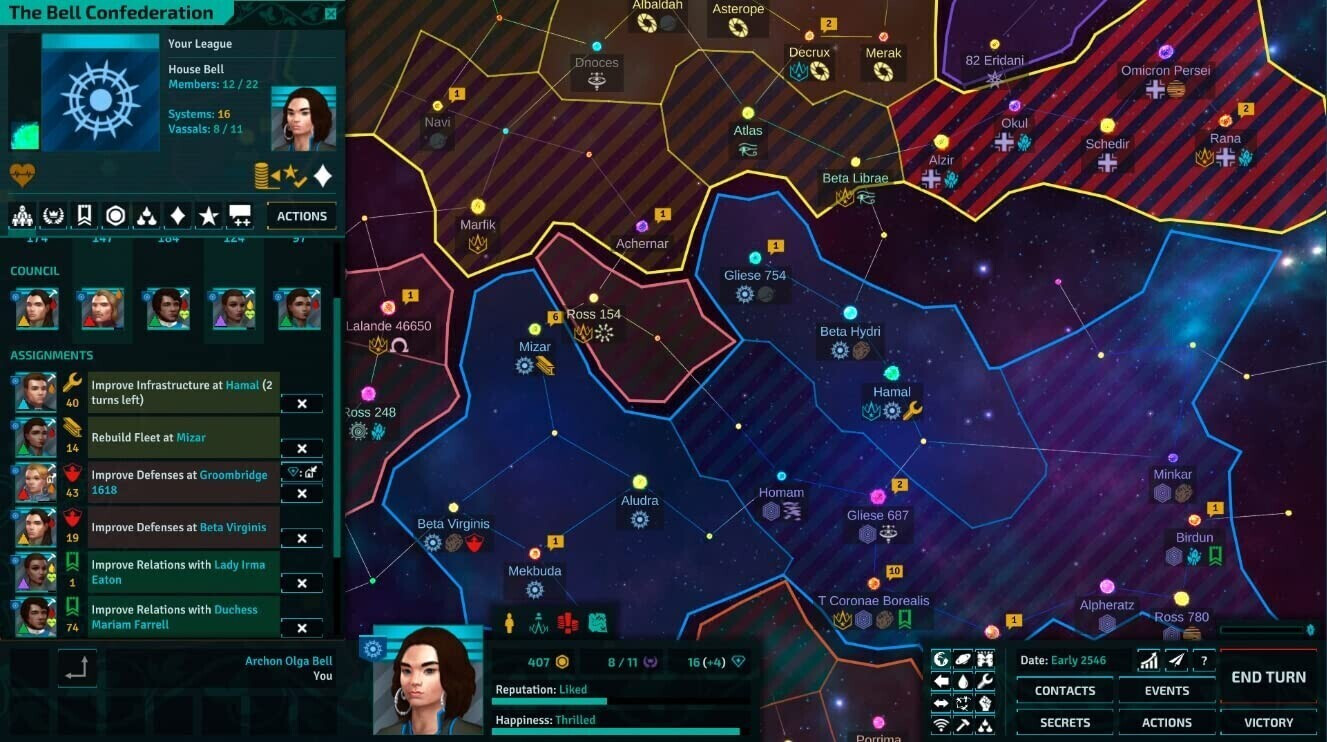Select the Improve Relations with Lady Irma Eaton row
Viewport: 1327px width, 742px height.
[184, 572]
